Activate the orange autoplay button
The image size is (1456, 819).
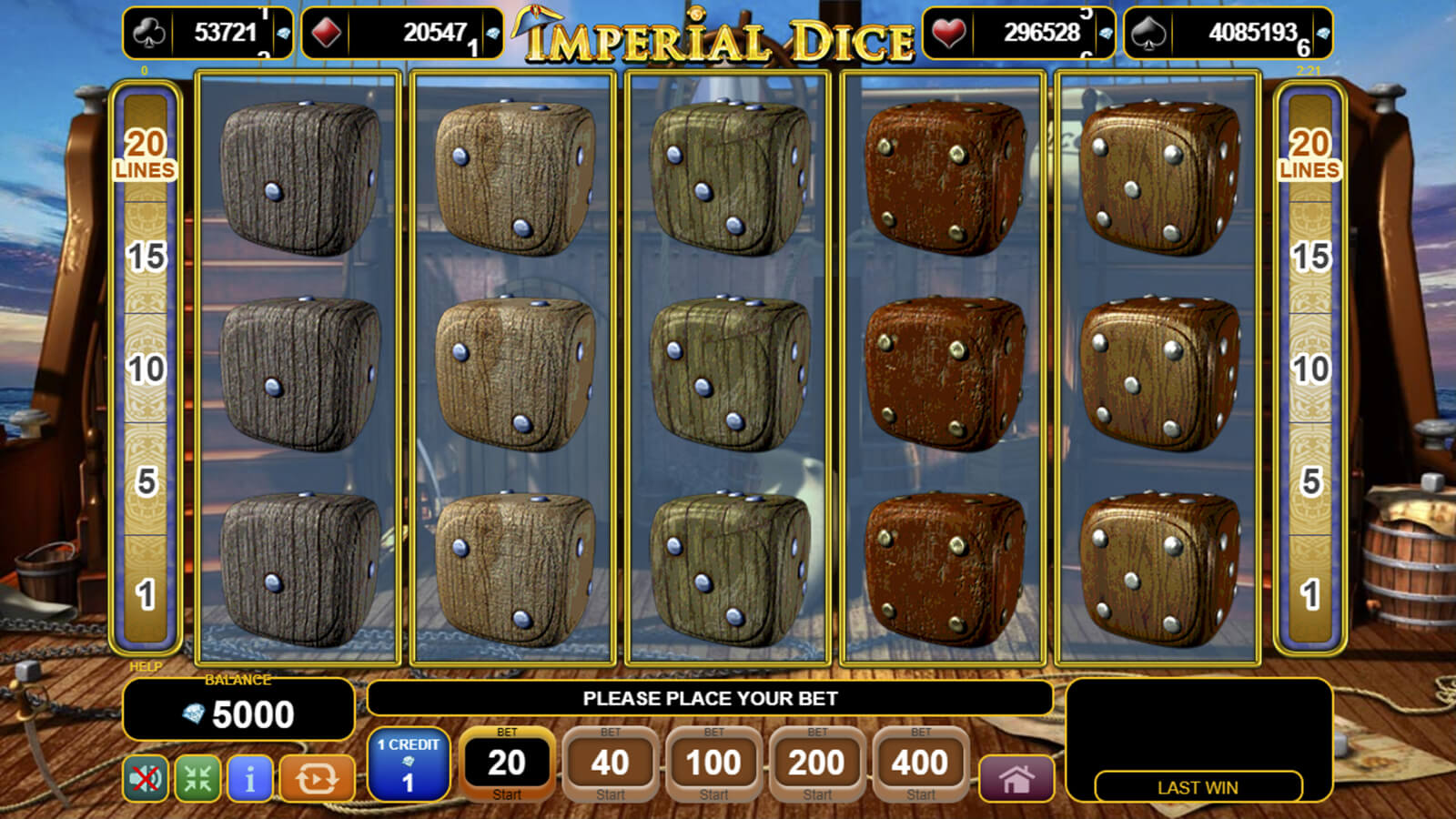pos(316,779)
